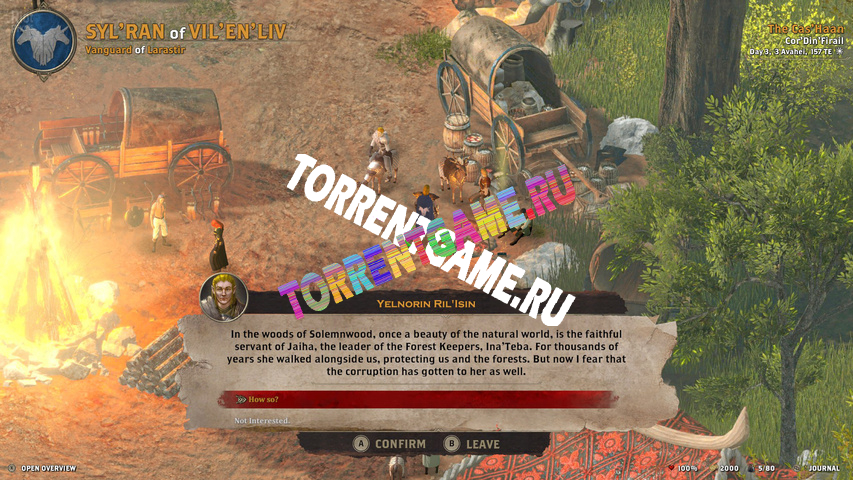
Task: Click Yelnorin Ril'Isin's portrait
Action: (x=223, y=297)
